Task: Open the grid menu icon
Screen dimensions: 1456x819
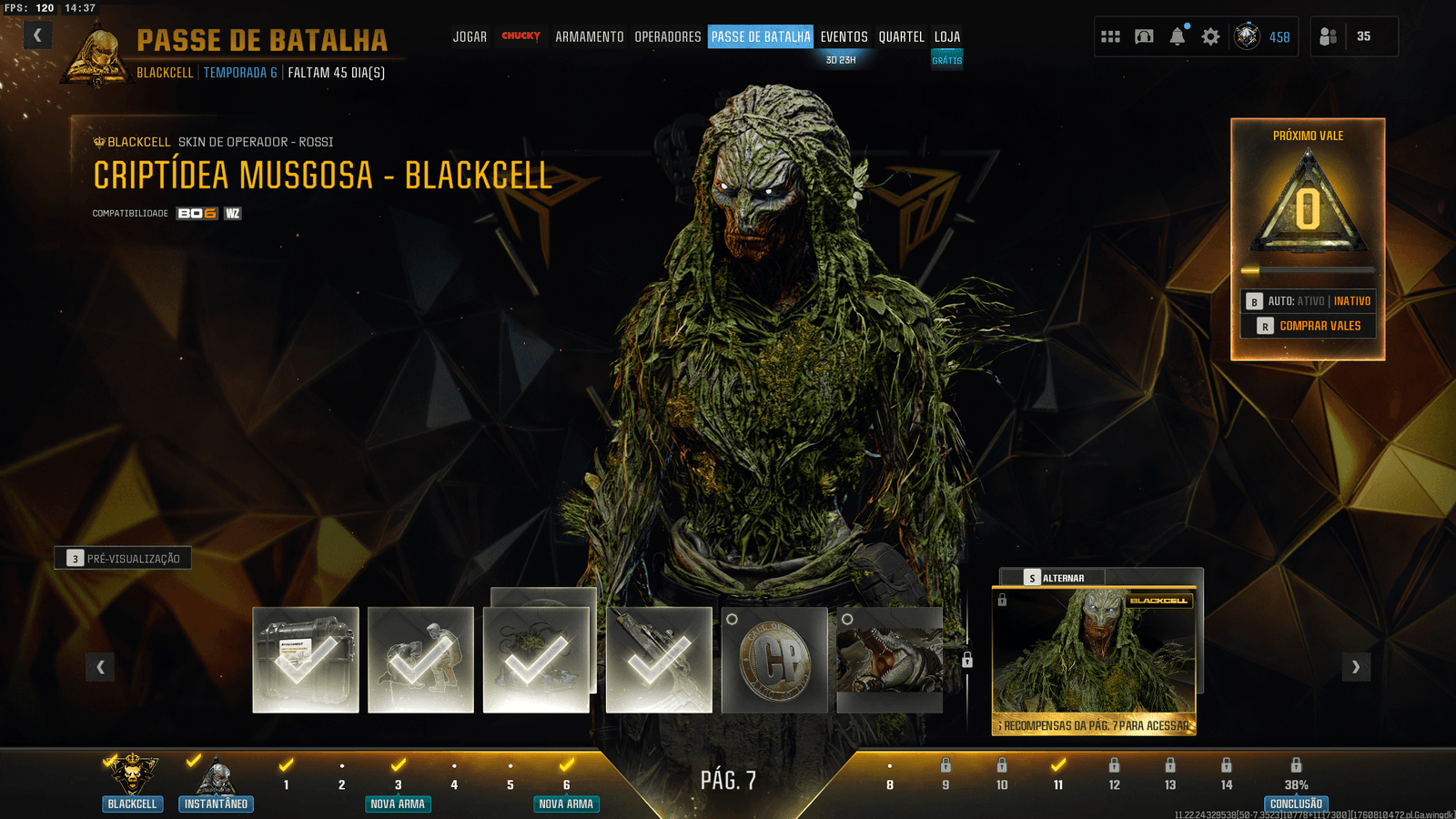Action: tap(1110, 36)
